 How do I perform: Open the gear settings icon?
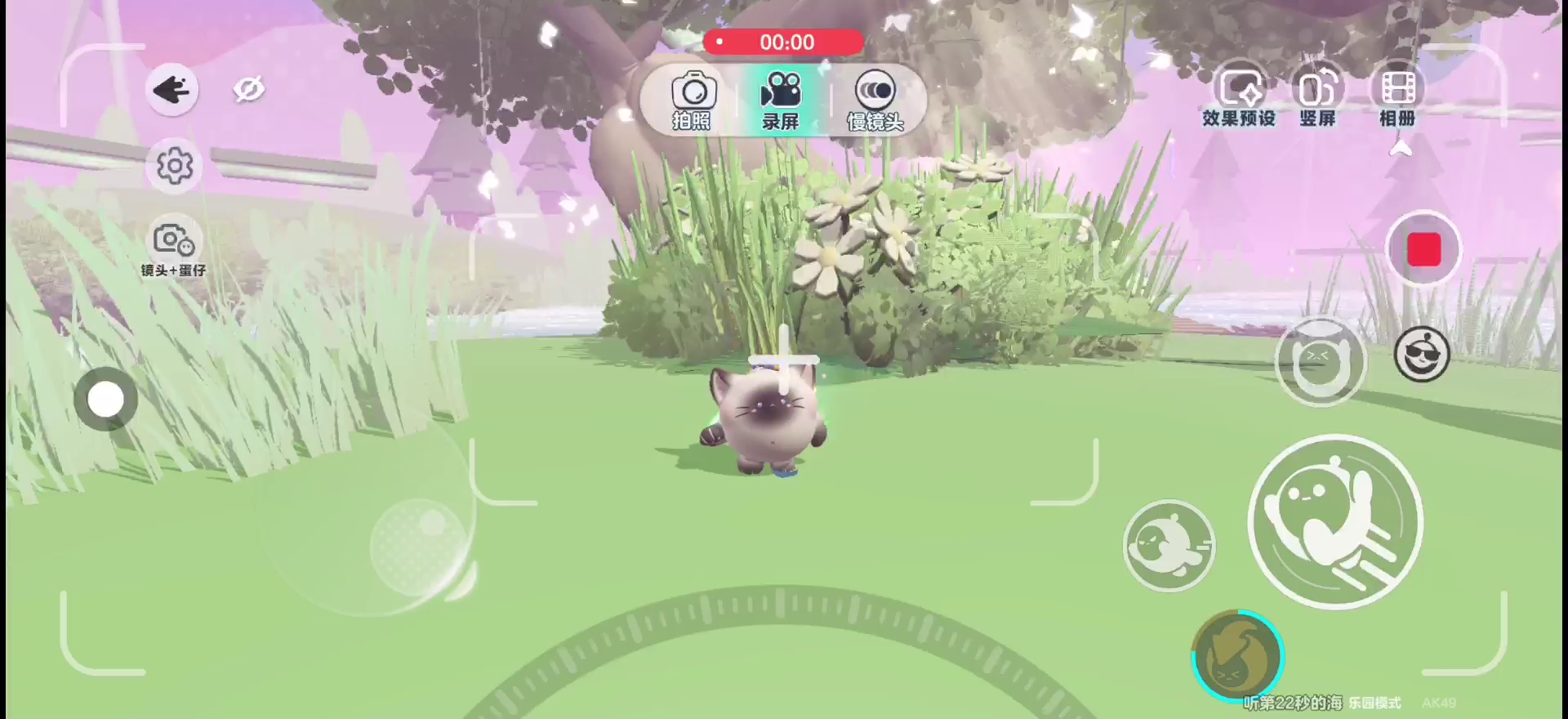174,166
